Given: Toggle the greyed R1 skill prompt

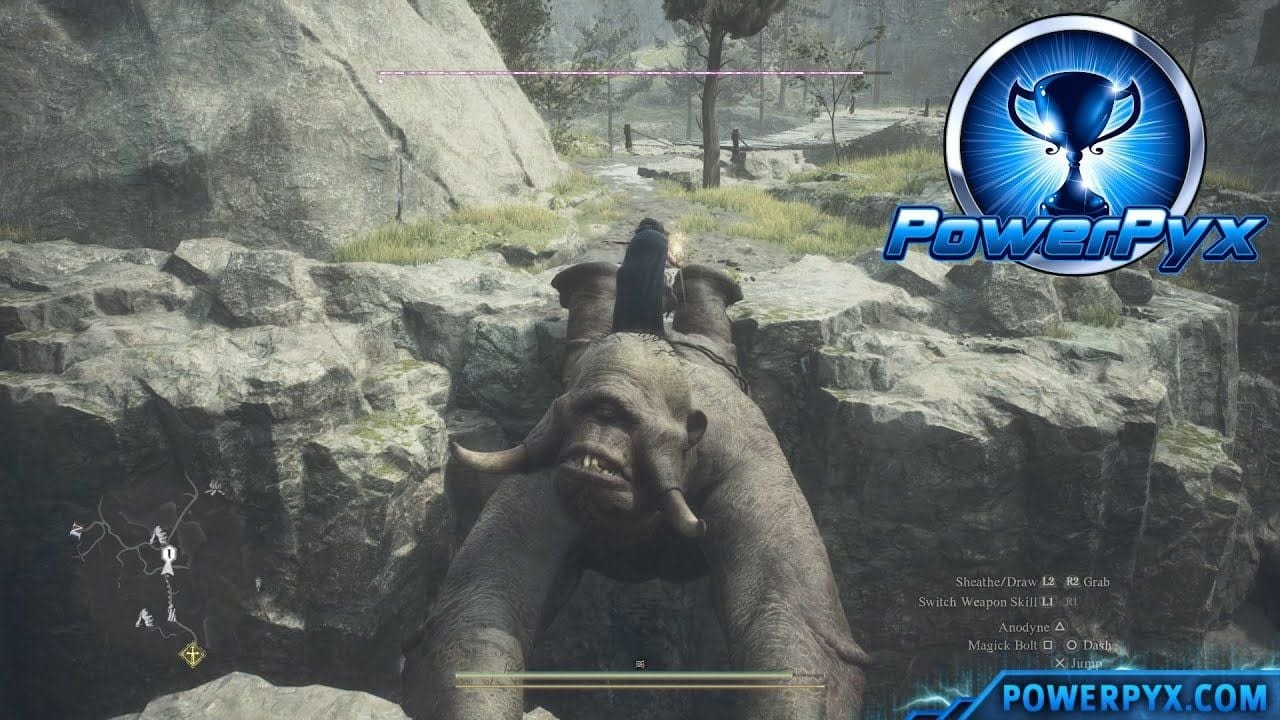Looking at the screenshot, I should coord(1071,600).
